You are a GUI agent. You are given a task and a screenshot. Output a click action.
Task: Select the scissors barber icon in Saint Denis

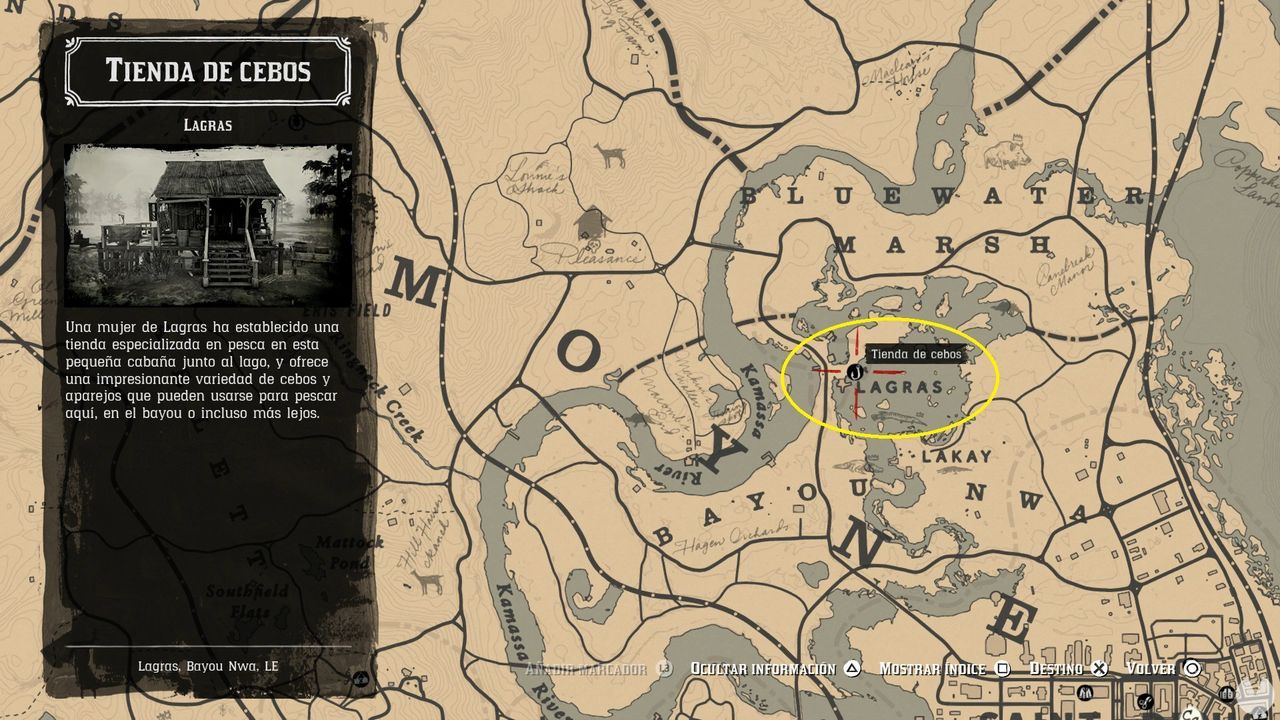[1146, 702]
